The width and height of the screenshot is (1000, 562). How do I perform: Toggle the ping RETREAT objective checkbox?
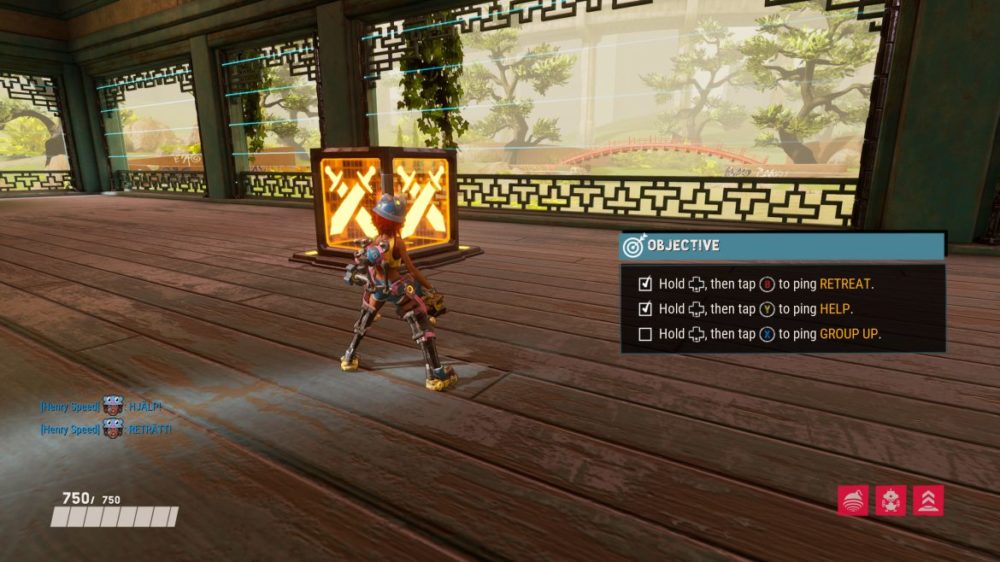point(645,284)
